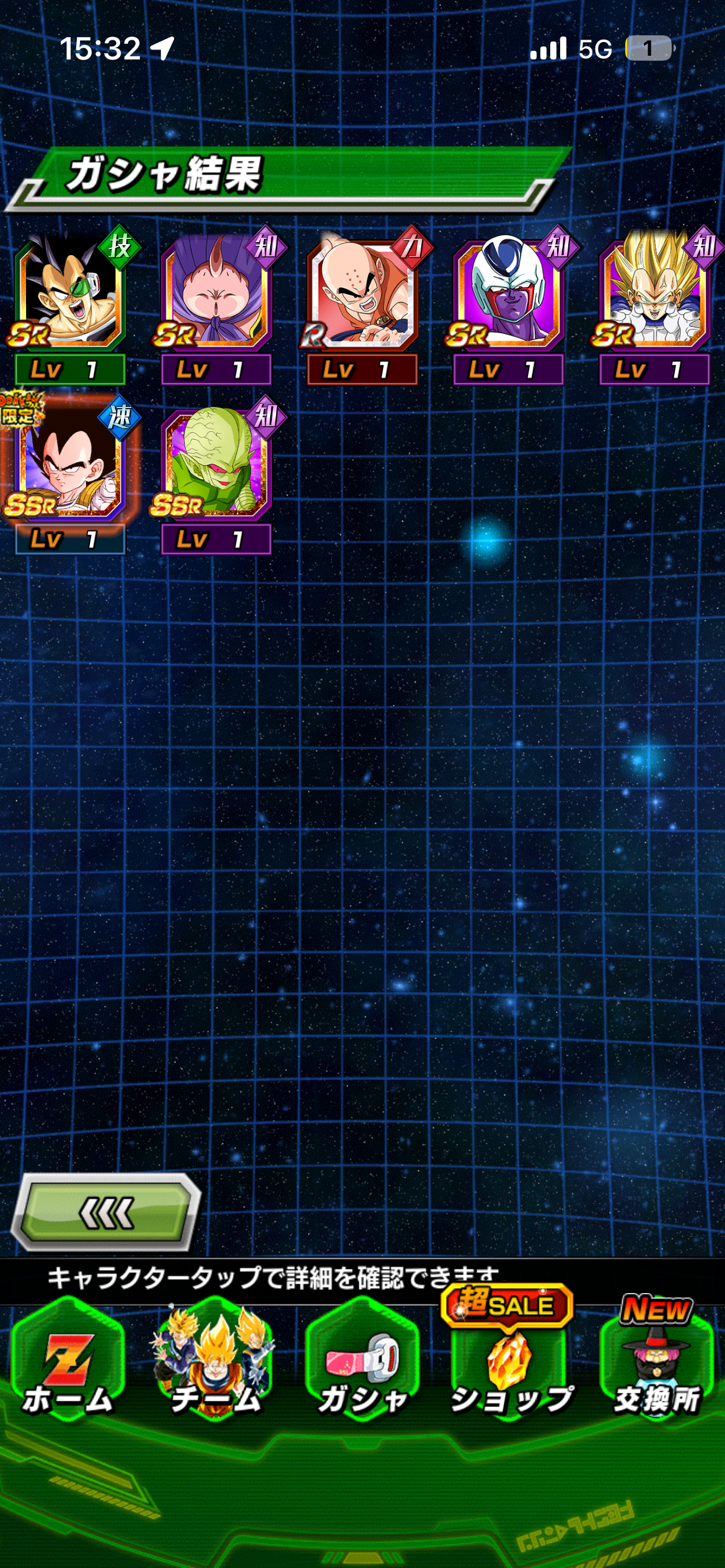Inspect the SR purple-faced Cooler card
725x1568 pixels.
click(x=508, y=292)
